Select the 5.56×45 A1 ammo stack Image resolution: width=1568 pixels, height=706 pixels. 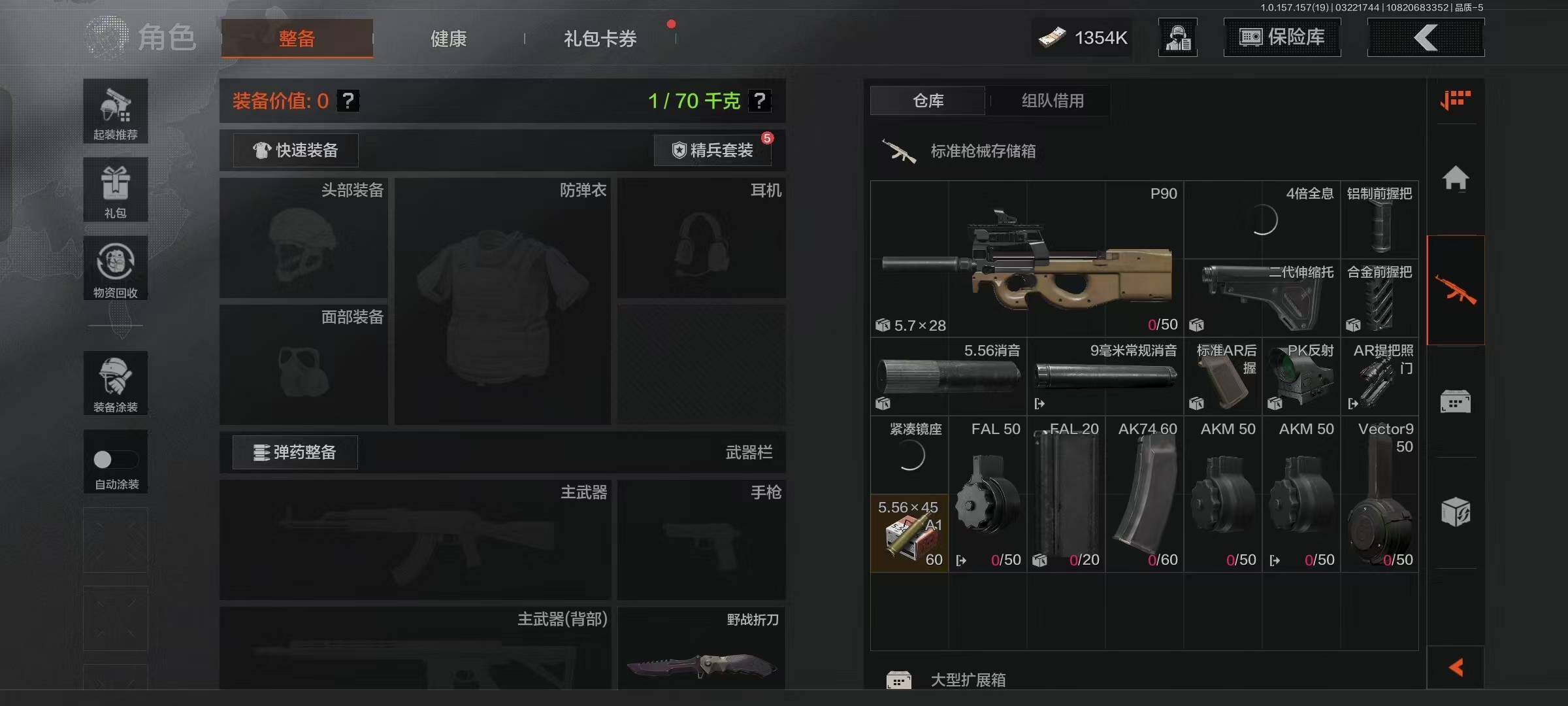pos(909,533)
